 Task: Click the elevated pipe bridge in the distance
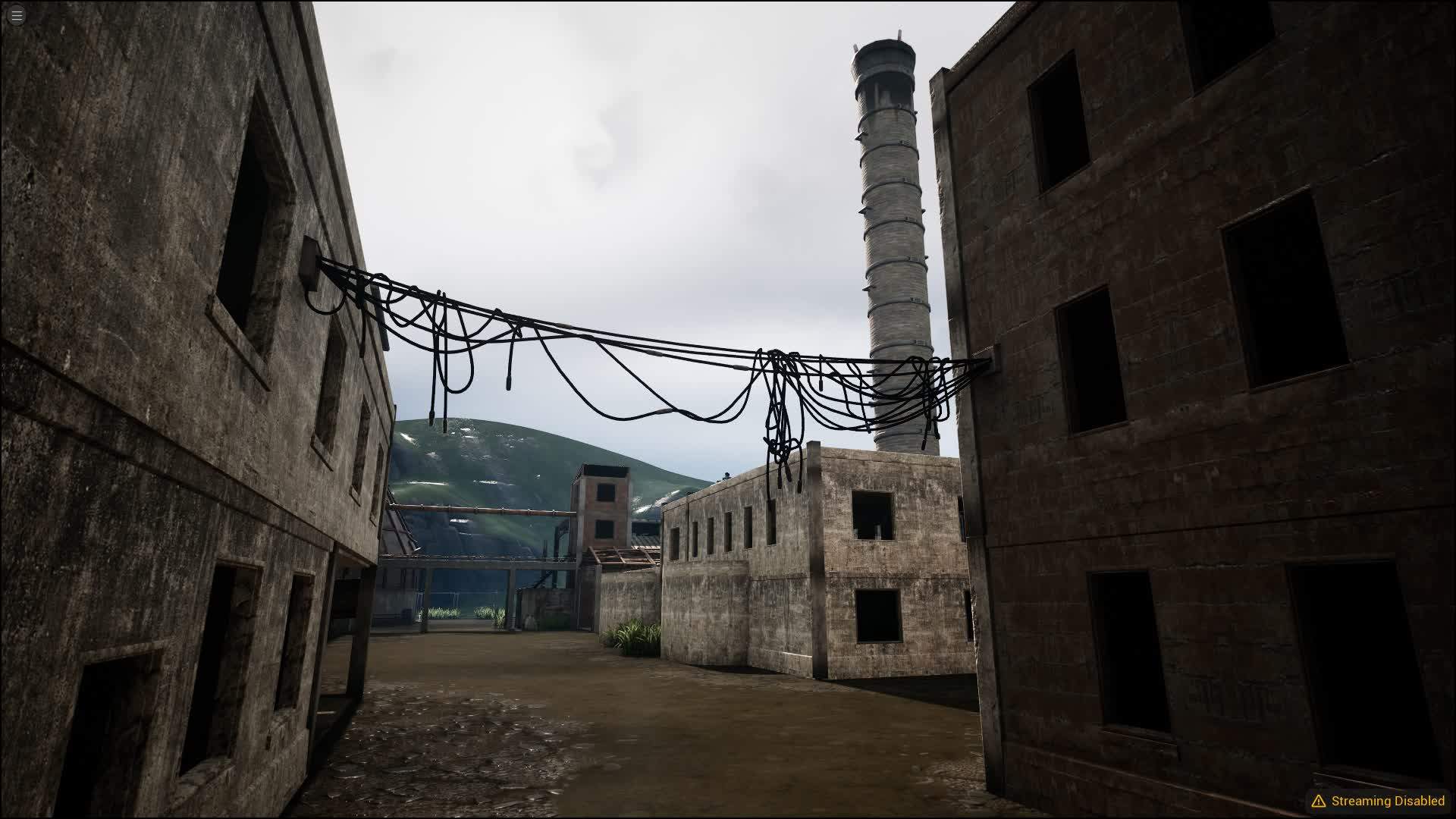tap(493, 508)
